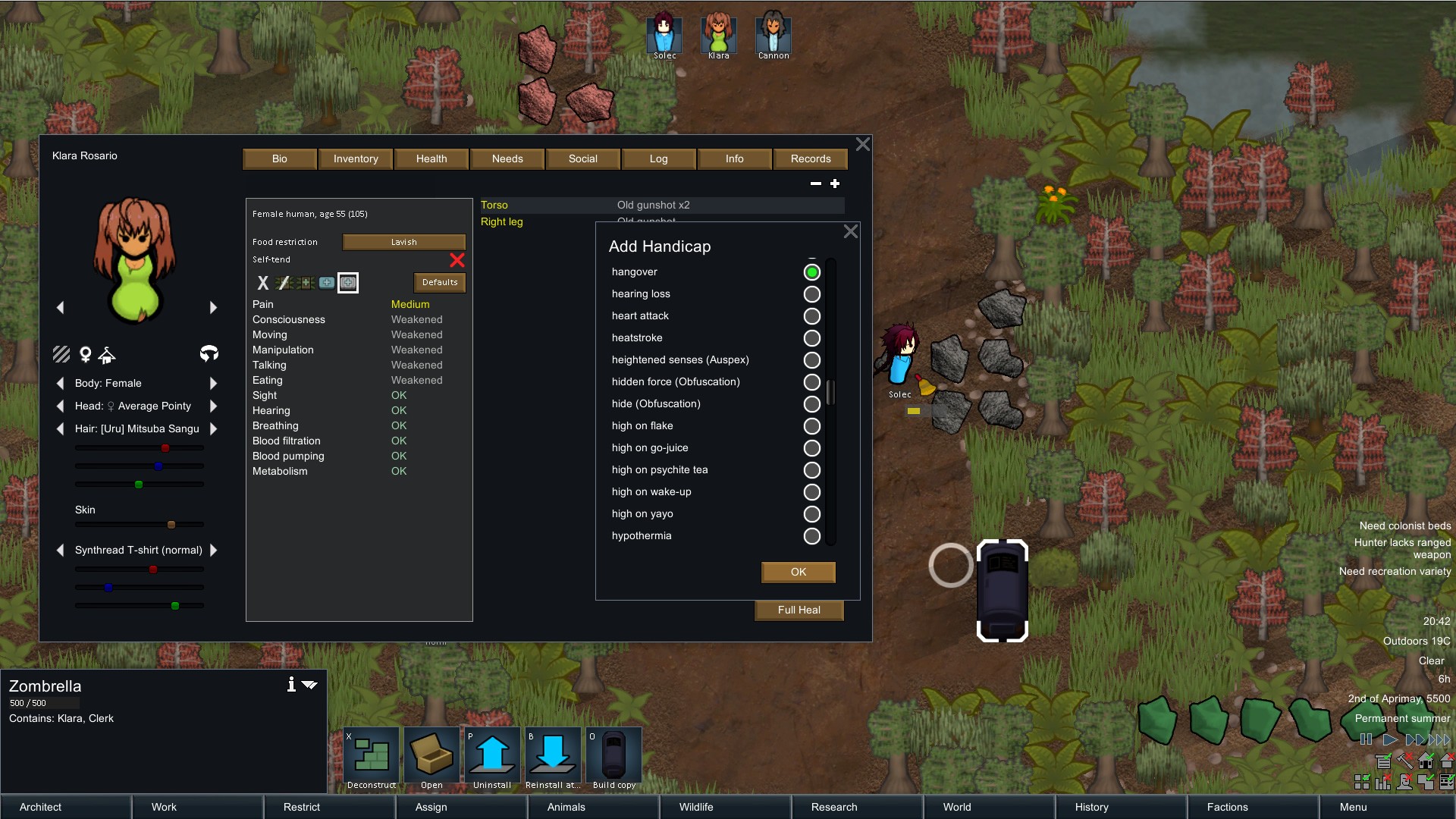
Task: Toggle the Self-tend red X
Action: pyautogui.click(x=457, y=260)
